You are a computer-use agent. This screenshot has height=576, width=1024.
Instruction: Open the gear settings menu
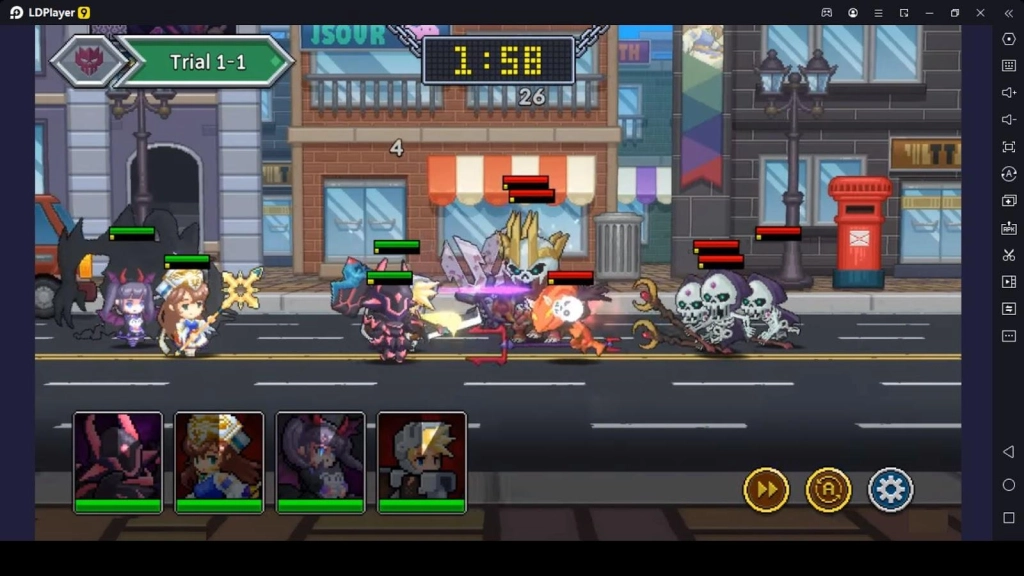point(890,490)
